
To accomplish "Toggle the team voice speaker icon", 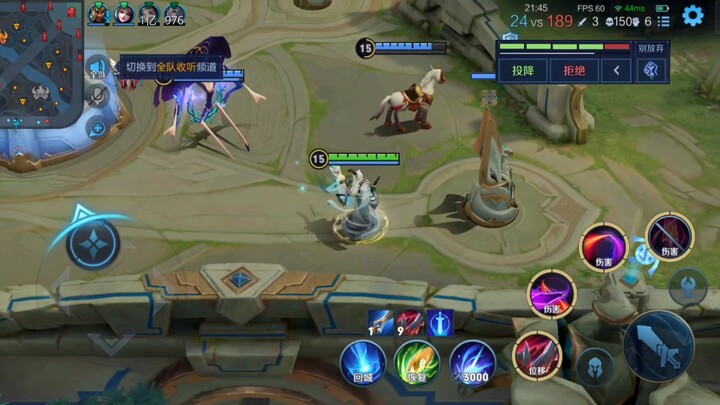I will [96, 68].
